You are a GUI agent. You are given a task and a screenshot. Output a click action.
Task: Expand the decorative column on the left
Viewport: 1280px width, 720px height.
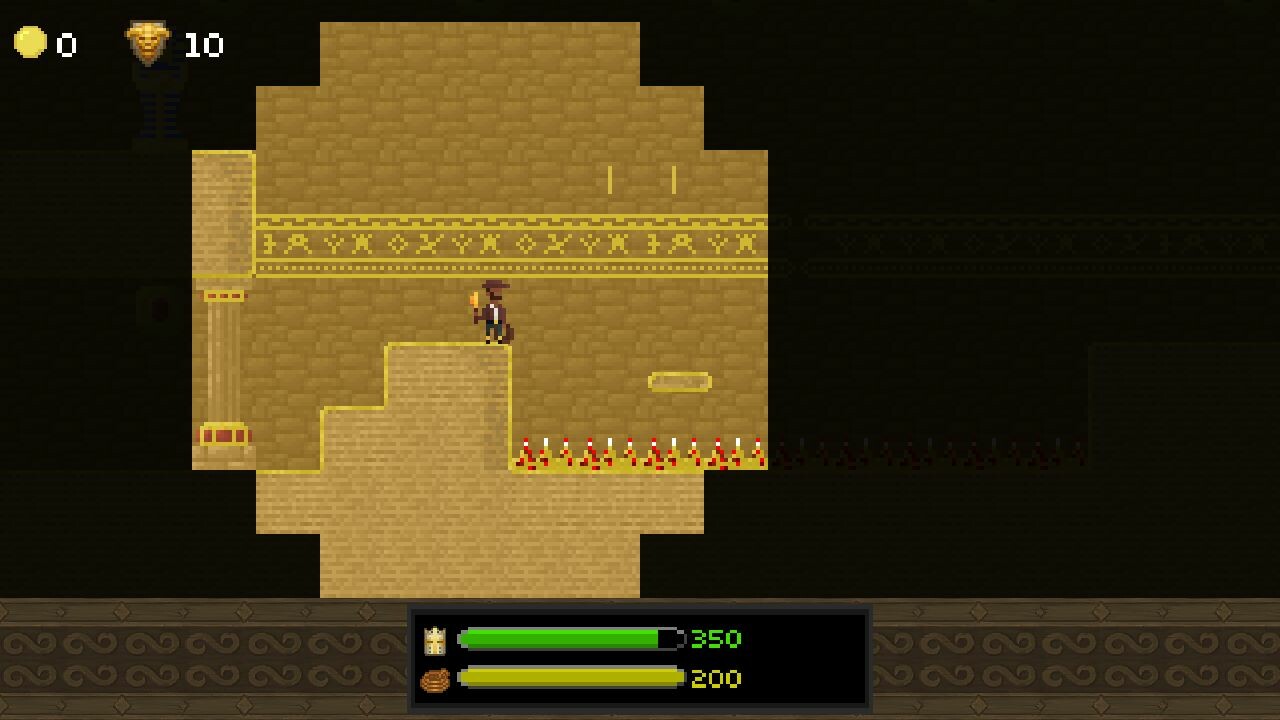point(222,360)
